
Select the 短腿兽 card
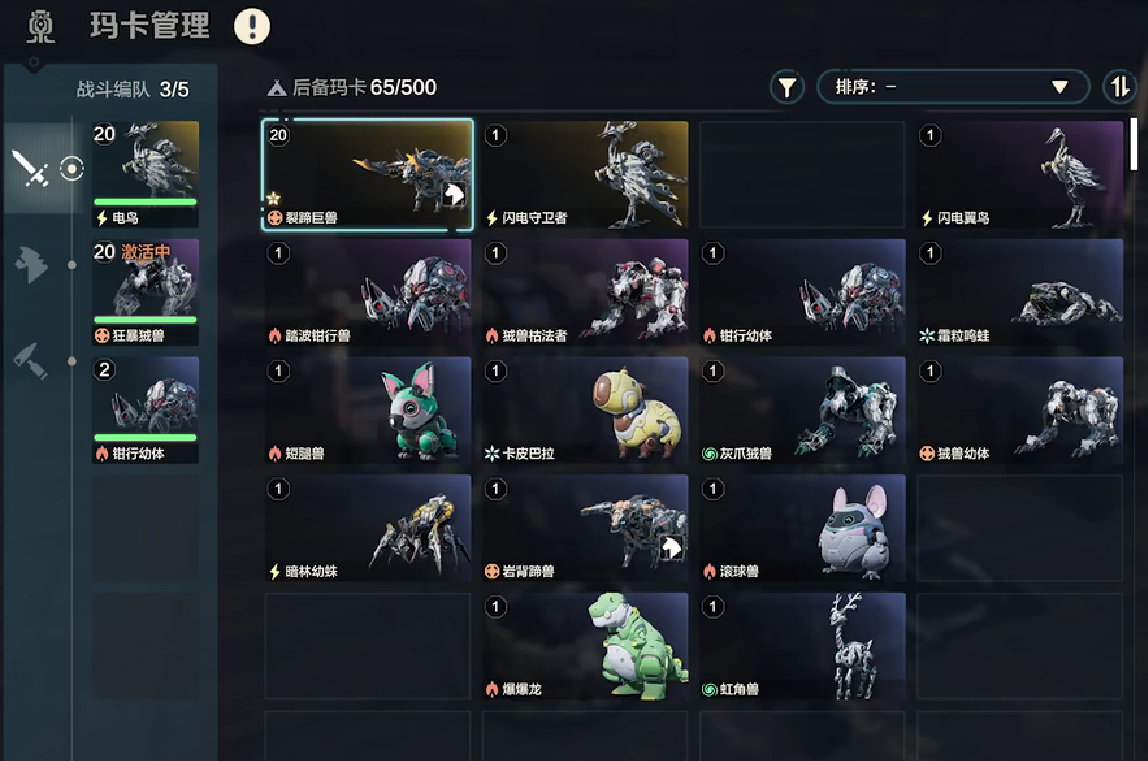367,410
